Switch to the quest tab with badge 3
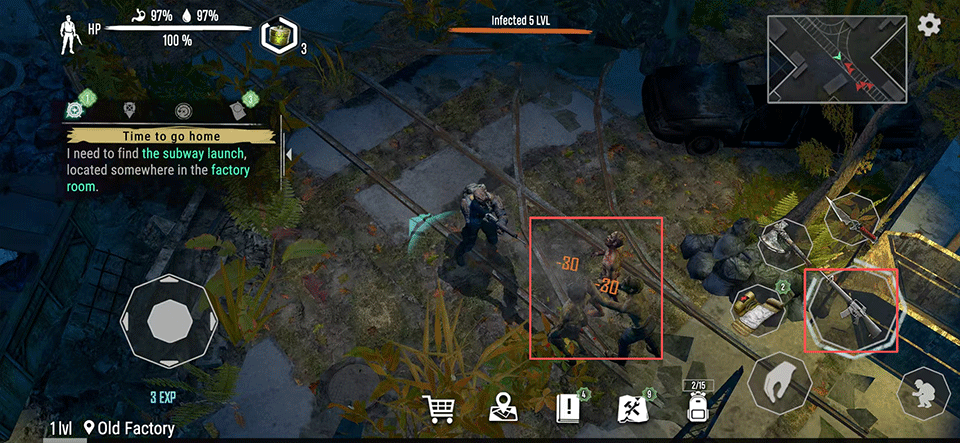The image size is (960, 443). click(240, 110)
